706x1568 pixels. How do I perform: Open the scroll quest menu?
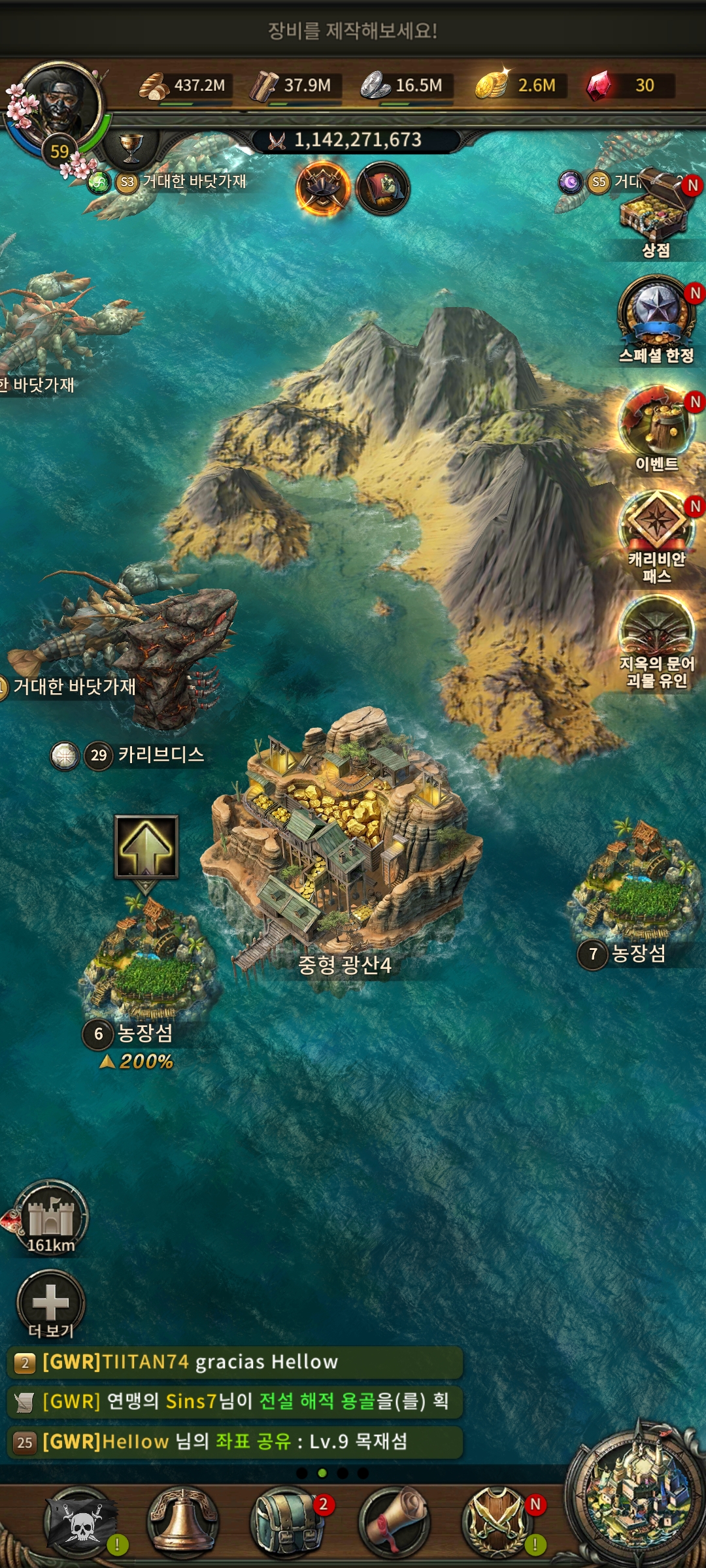tap(394, 1521)
